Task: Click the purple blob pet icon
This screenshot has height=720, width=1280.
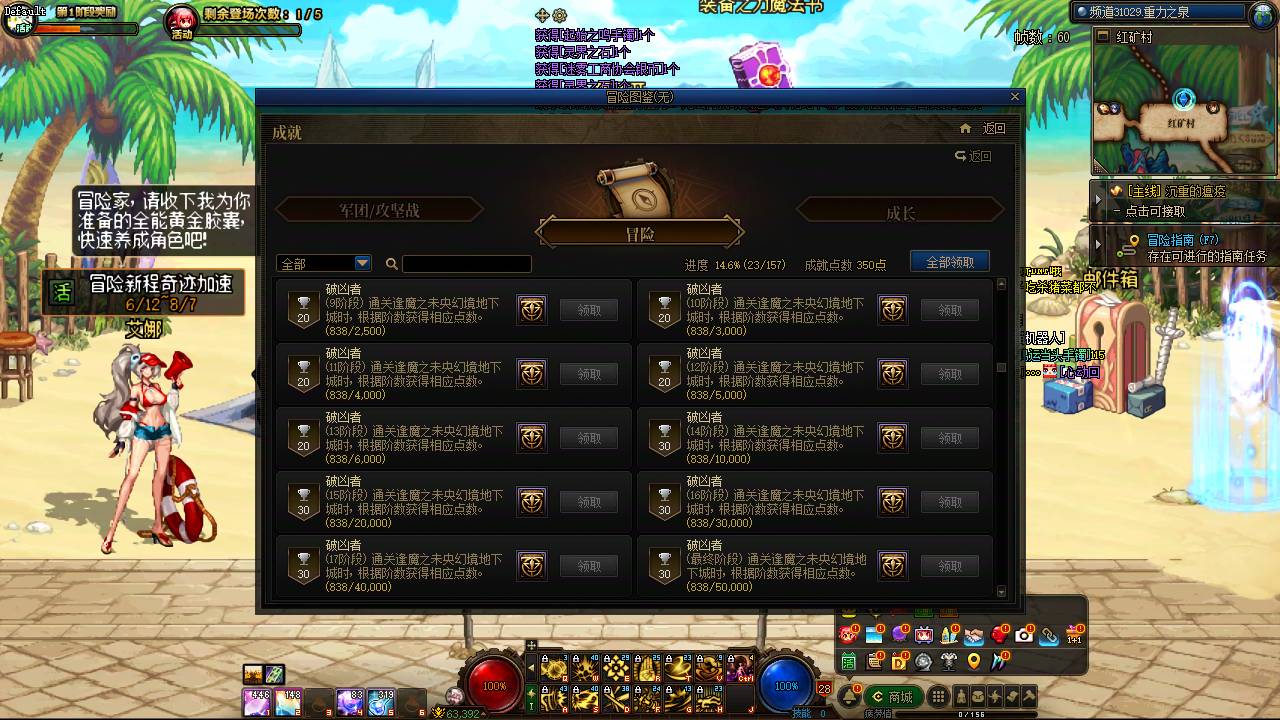Action: [x=898, y=634]
